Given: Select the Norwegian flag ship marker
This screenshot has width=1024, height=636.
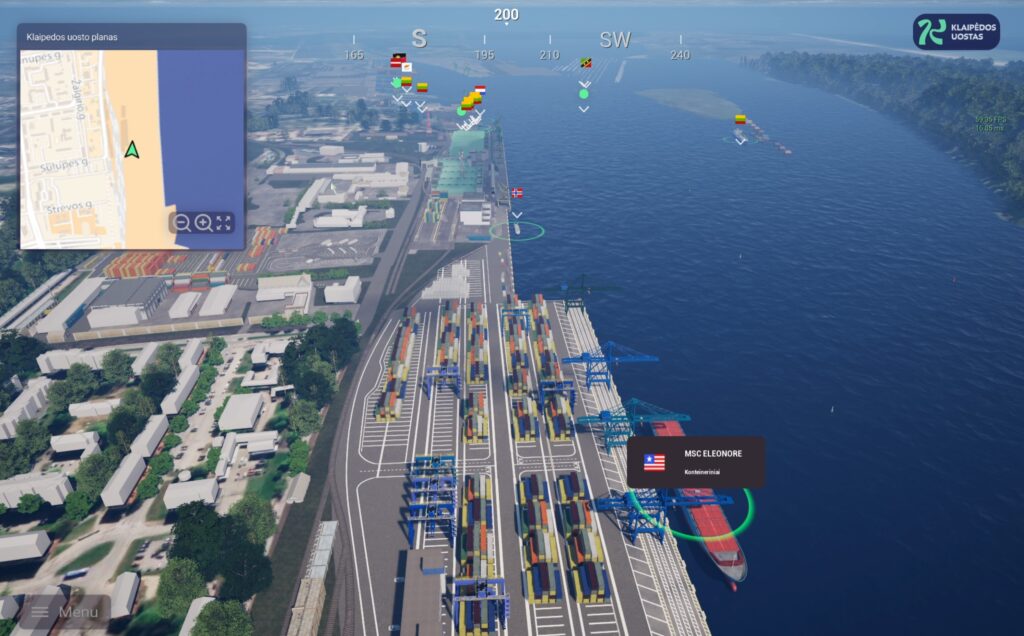Looking at the screenshot, I should click(517, 193).
